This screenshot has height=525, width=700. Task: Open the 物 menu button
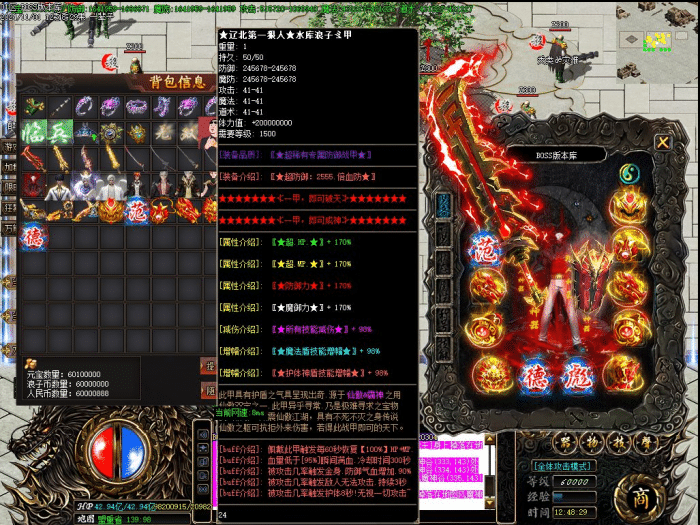tap(592, 442)
